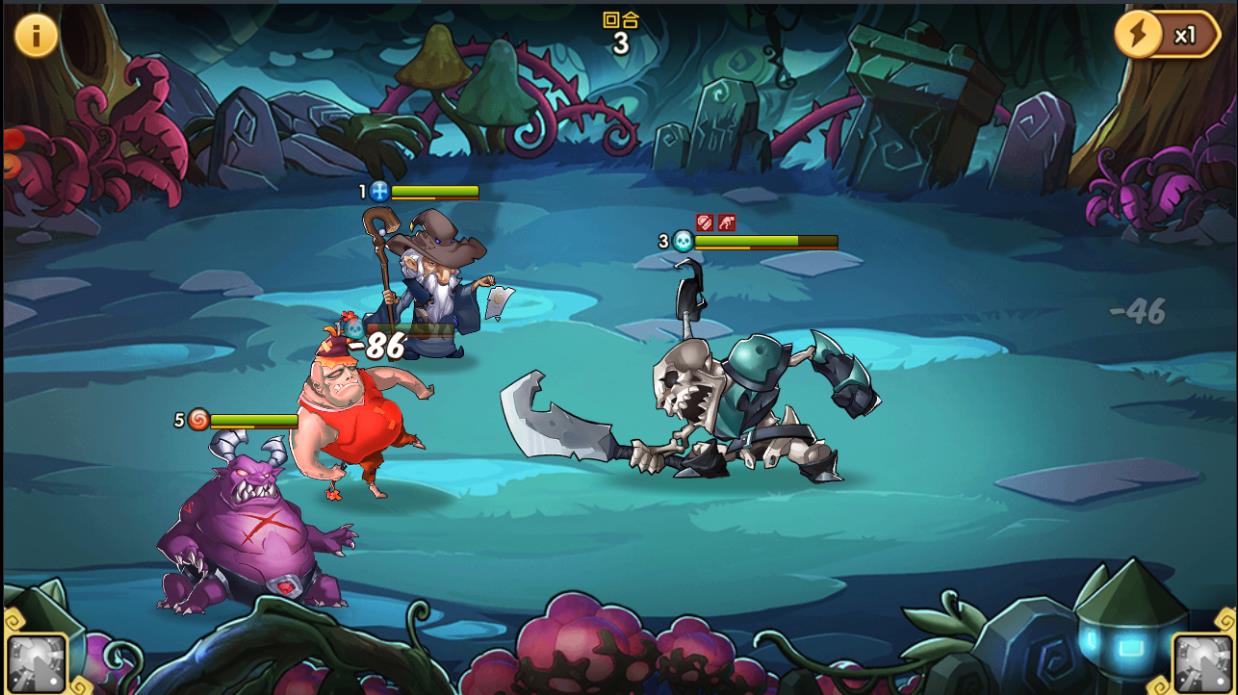Toggle the x1 battle speed button
Screen dimensions: 1238x695
1166,35
